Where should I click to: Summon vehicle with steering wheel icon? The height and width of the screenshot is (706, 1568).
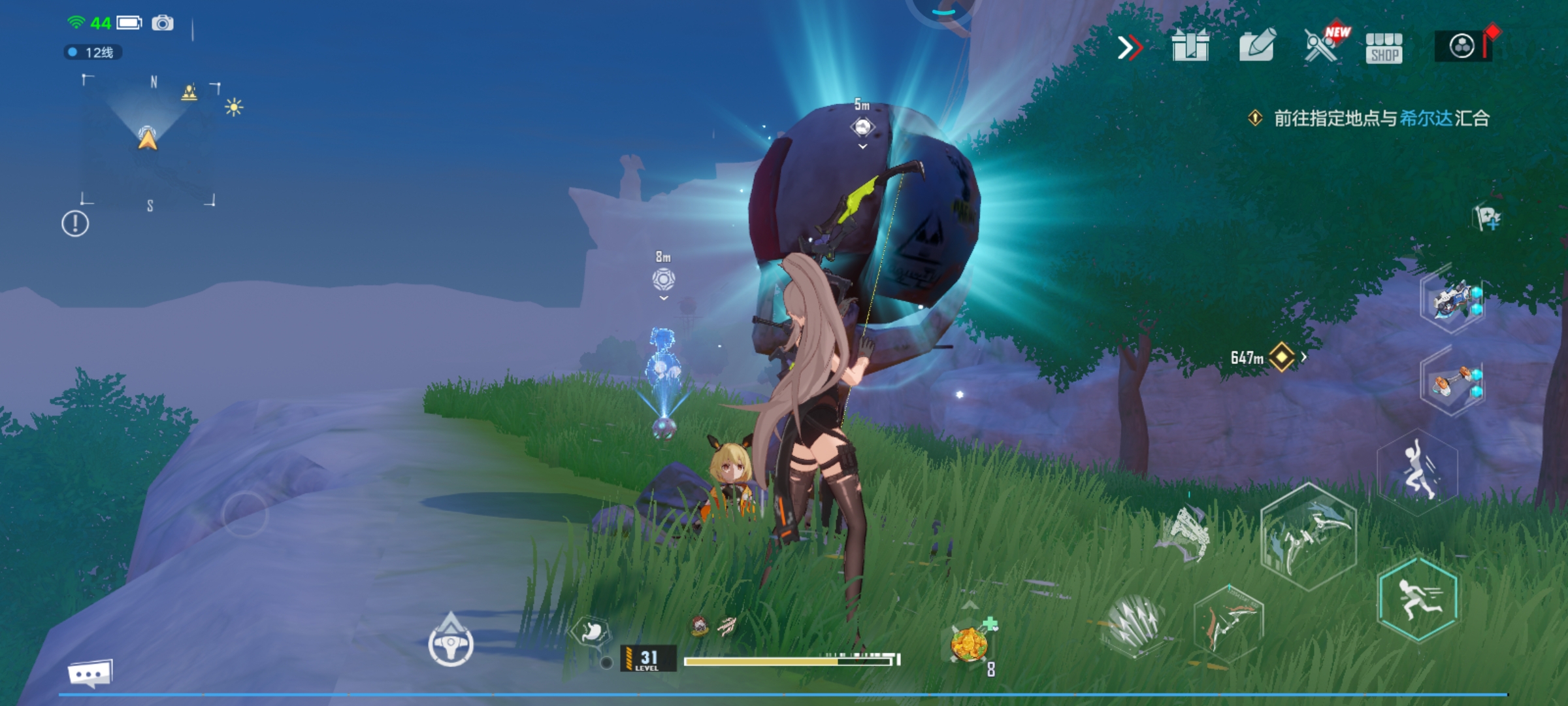(451, 644)
